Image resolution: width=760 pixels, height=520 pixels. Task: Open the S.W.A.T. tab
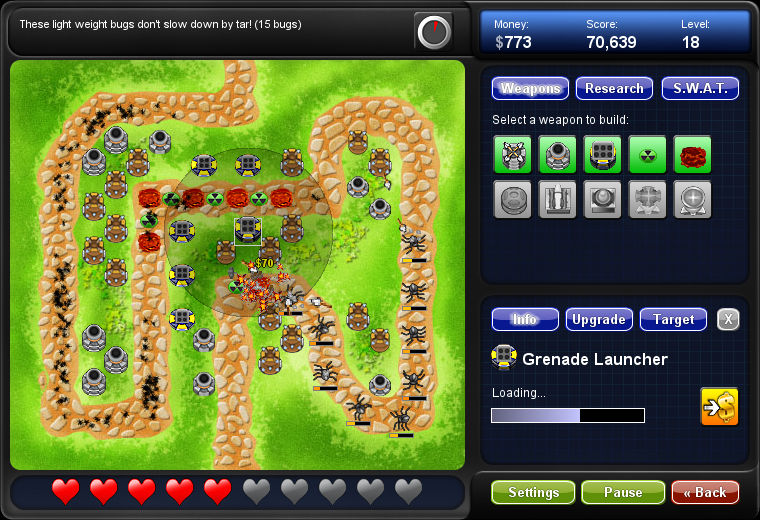point(700,89)
